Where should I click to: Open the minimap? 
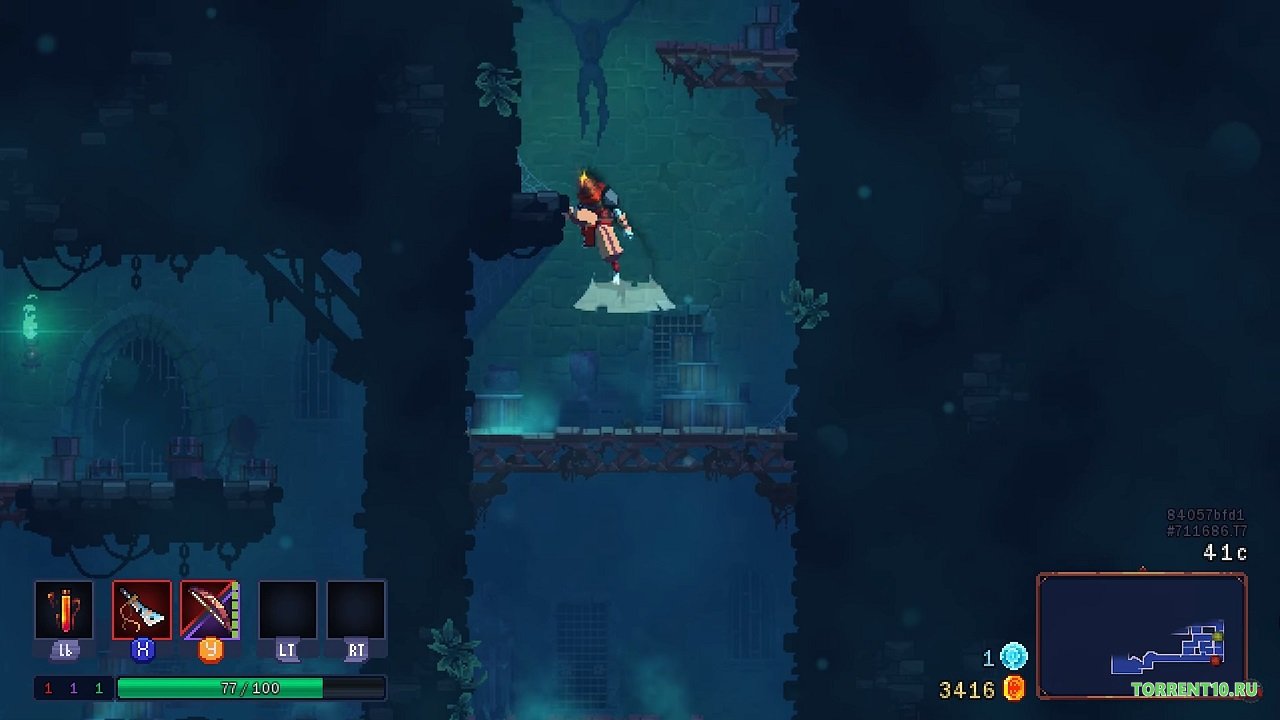(x=1142, y=636)
